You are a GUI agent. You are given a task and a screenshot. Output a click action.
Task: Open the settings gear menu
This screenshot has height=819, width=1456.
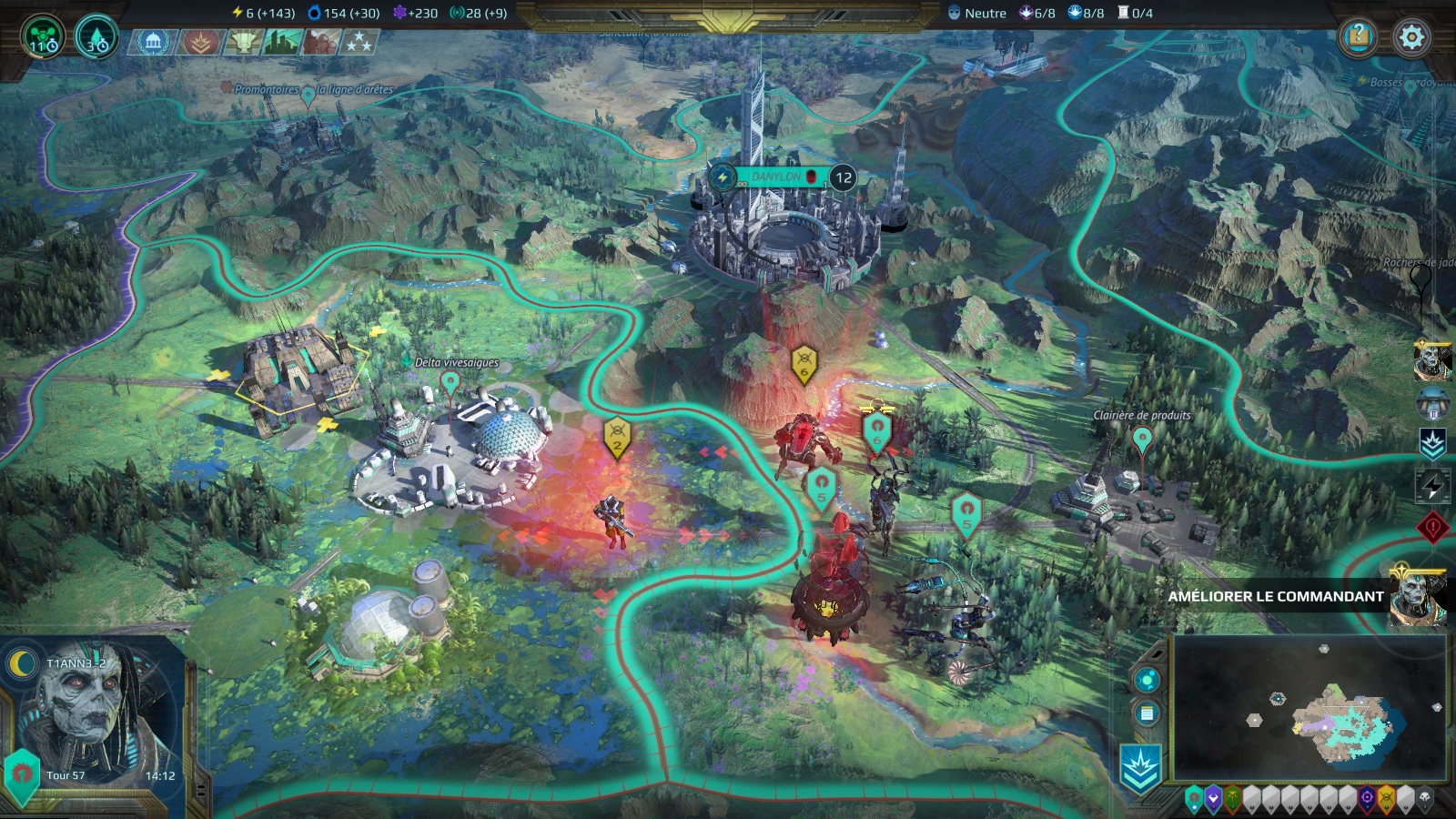[x=1409, y=38]
